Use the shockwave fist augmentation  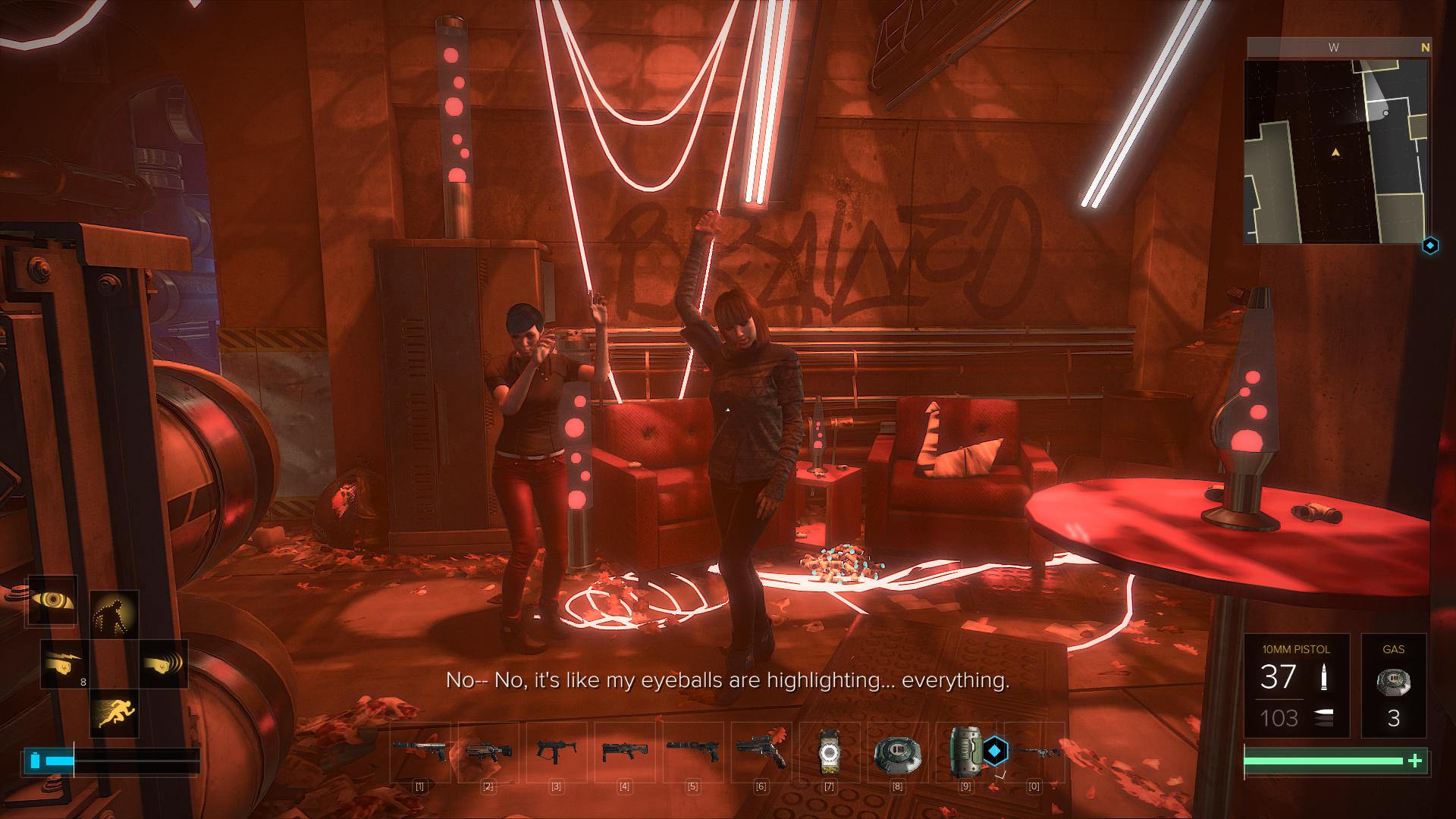(x=163, y=664)
